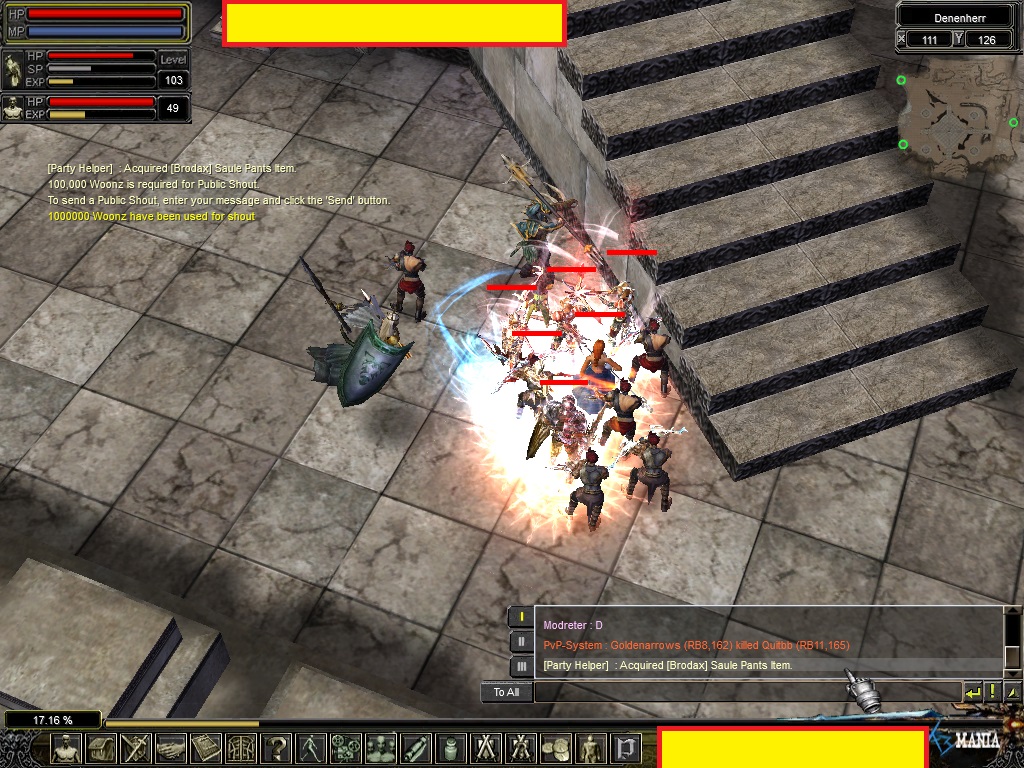The image size is (1024, 768).
Task: Select the bird pet portrait
Action: (x=13, y=68)
